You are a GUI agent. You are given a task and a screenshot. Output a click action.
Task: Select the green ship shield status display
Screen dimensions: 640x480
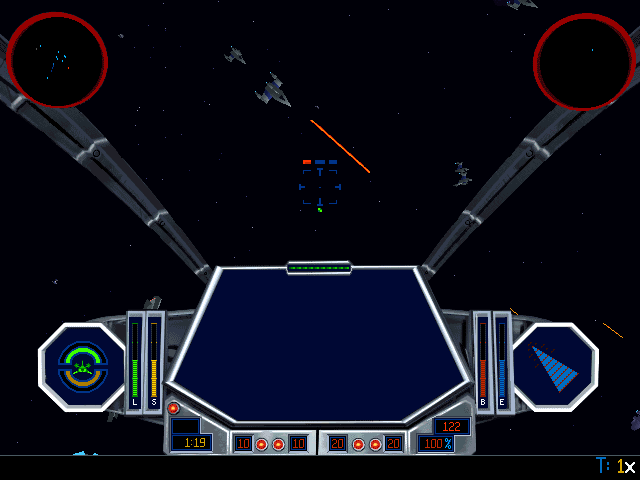pos(82,366)
